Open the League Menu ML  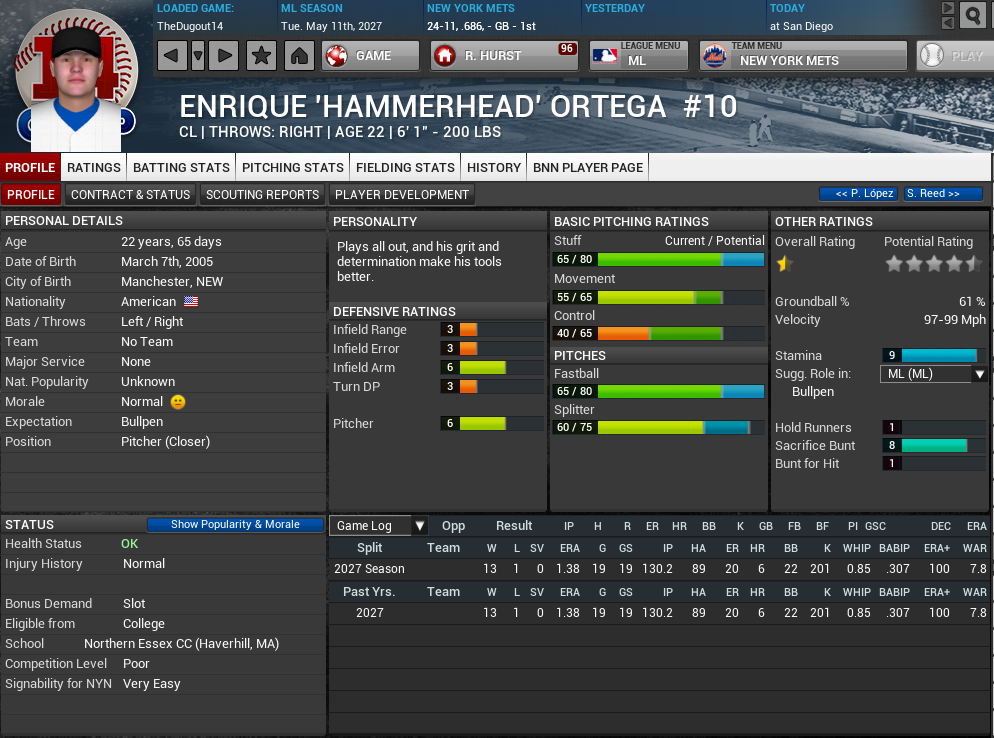[x=638, y=56]
